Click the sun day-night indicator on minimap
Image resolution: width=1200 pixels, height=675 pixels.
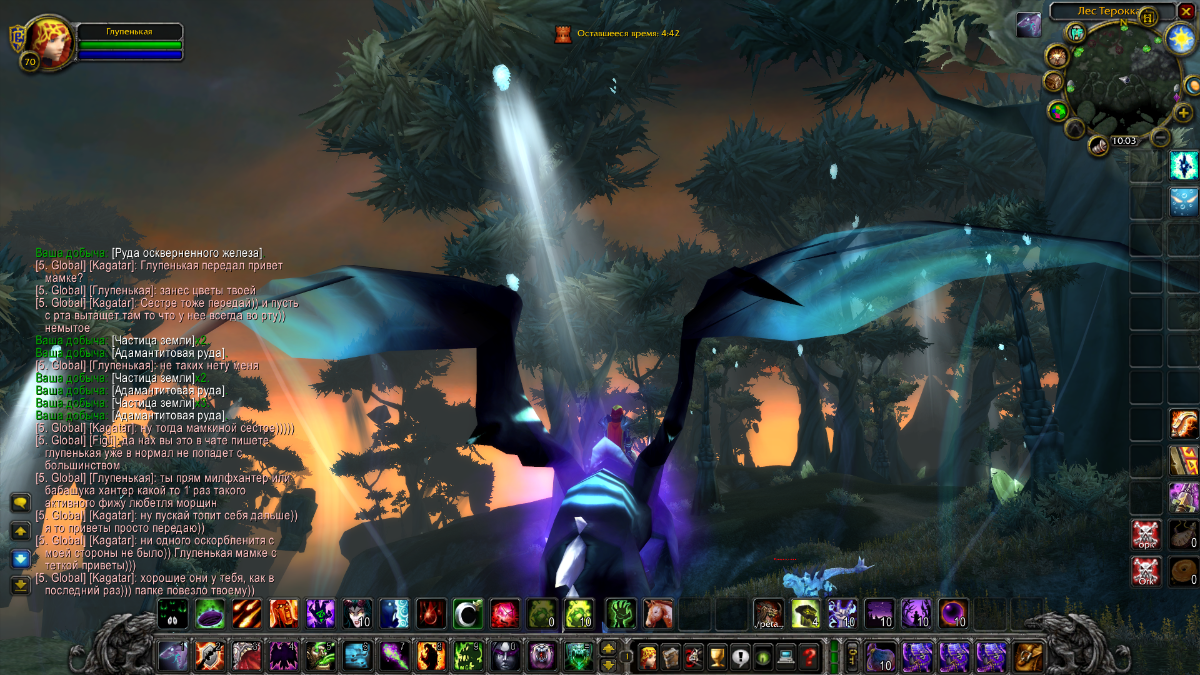click(1179, 39)
